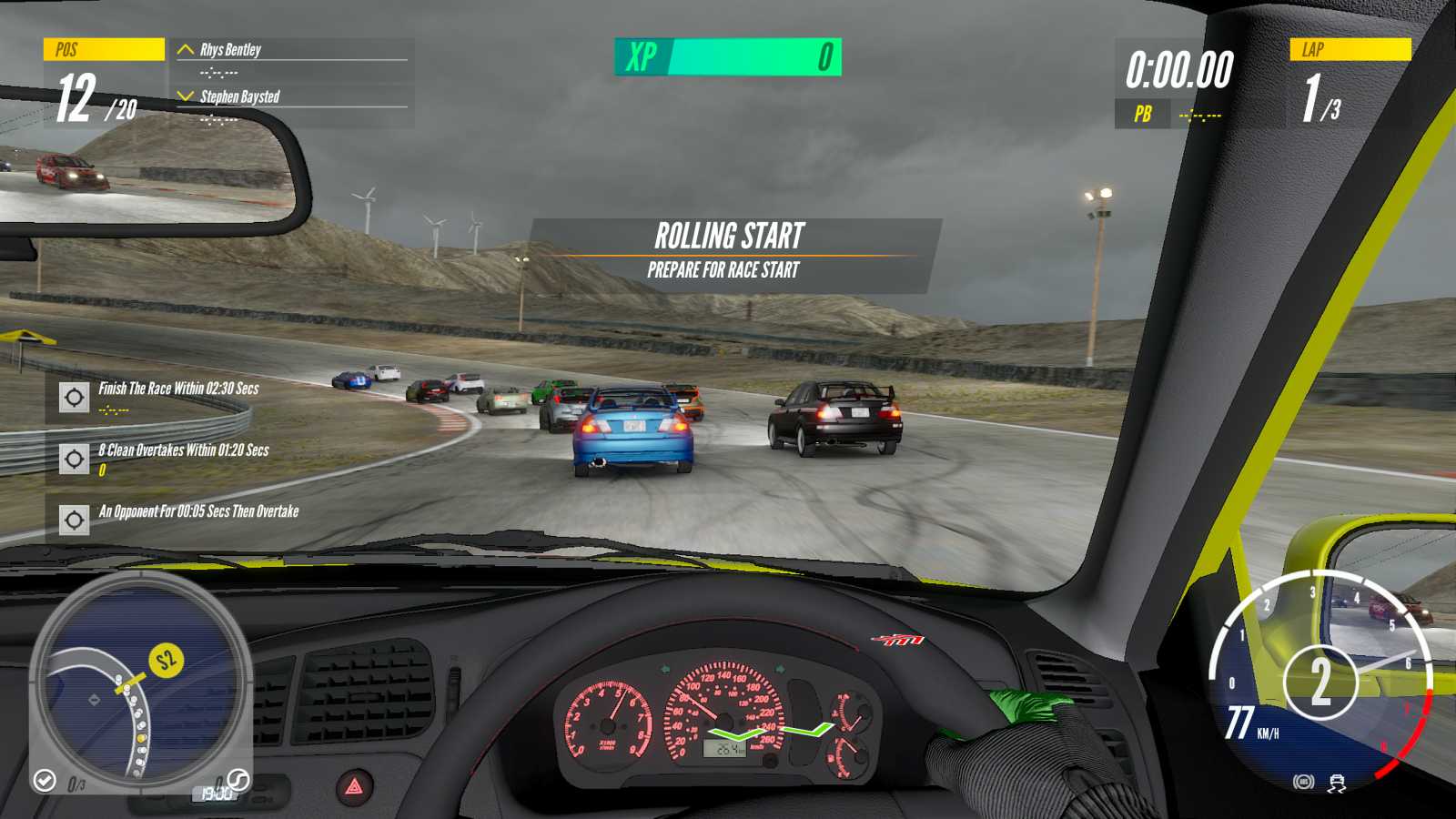
Task: Expand the up chevron next to Rhys Bentley
Action: [x=186, y=50]
